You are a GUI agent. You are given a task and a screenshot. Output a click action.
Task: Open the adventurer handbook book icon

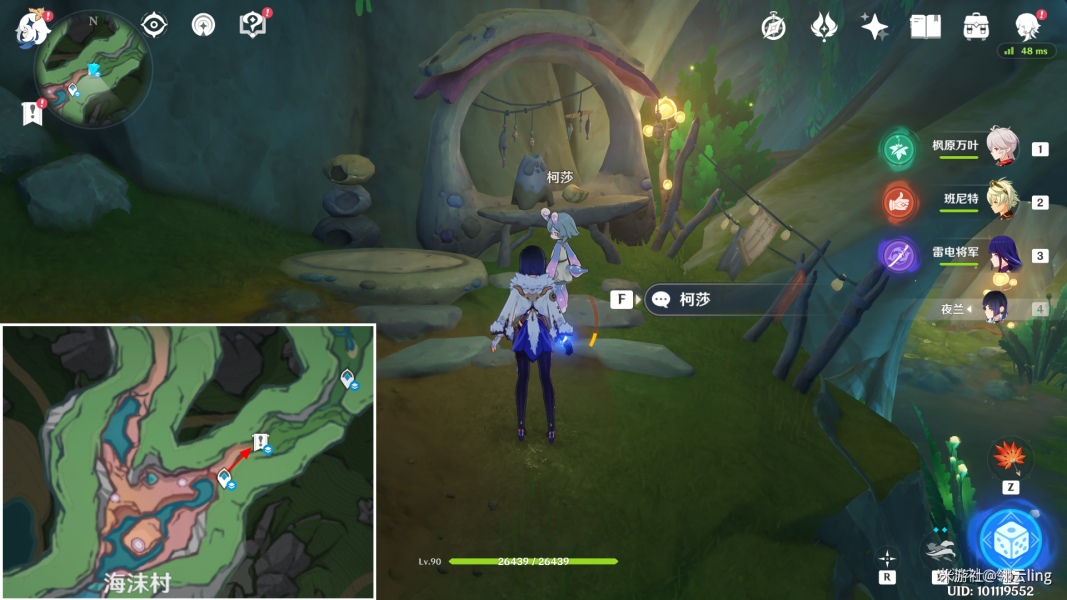coord(925,27)
